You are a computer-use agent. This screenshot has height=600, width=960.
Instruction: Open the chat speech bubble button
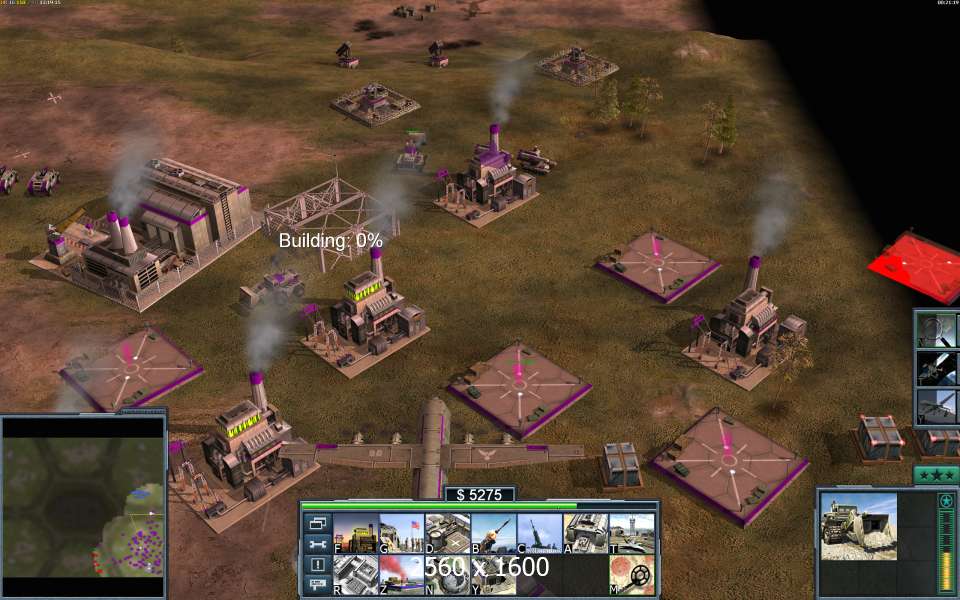pyautogui.click(x=317, y=585)
